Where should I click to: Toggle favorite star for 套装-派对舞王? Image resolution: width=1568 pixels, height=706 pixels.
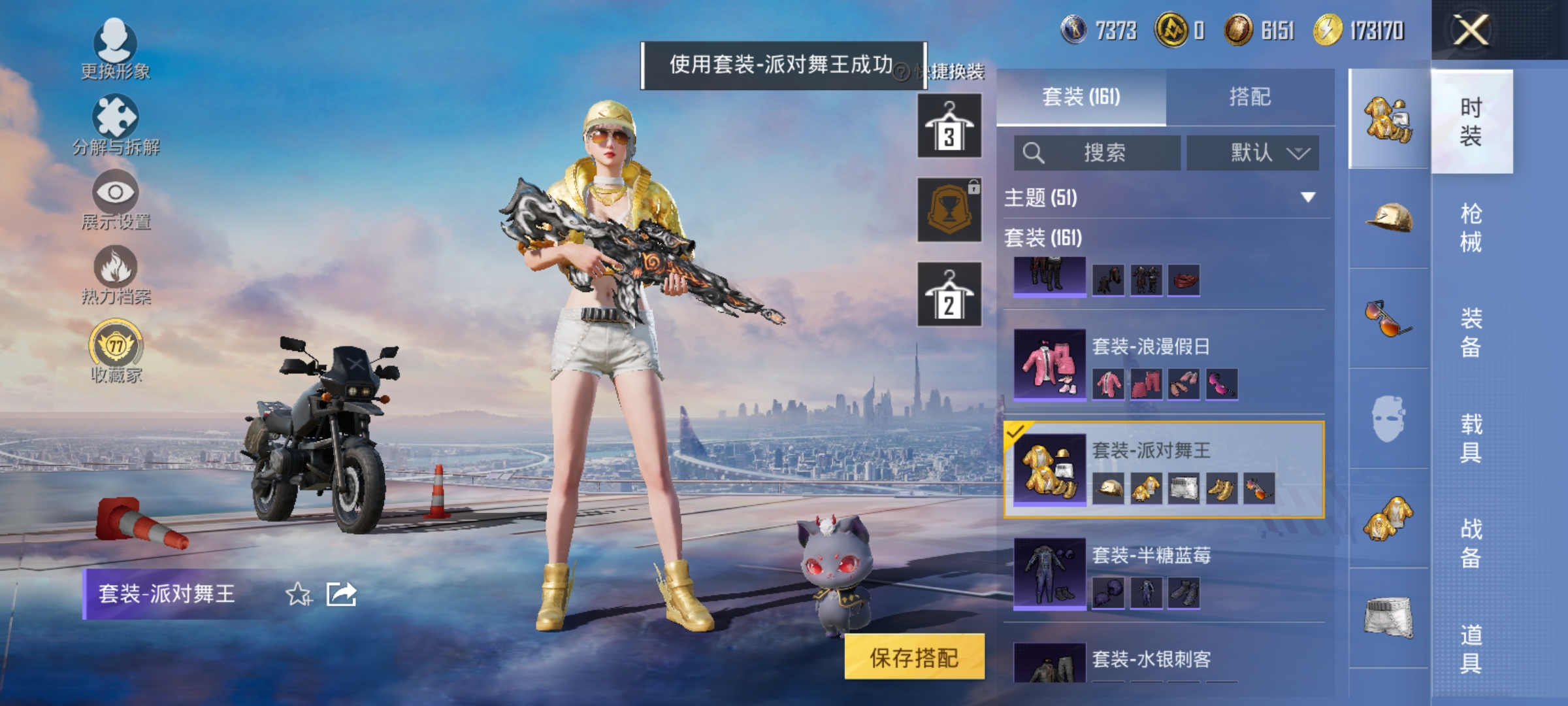(x=298, y=594)
